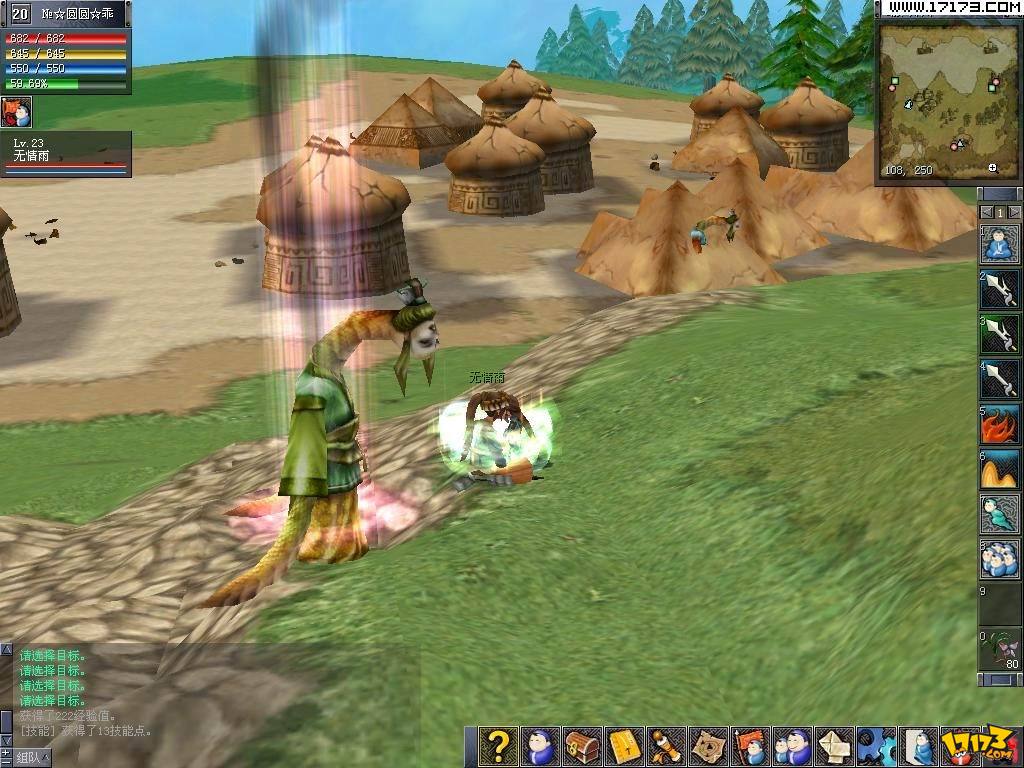
Task: Open the parchment map icon
Action: click(x=708, y=746)
